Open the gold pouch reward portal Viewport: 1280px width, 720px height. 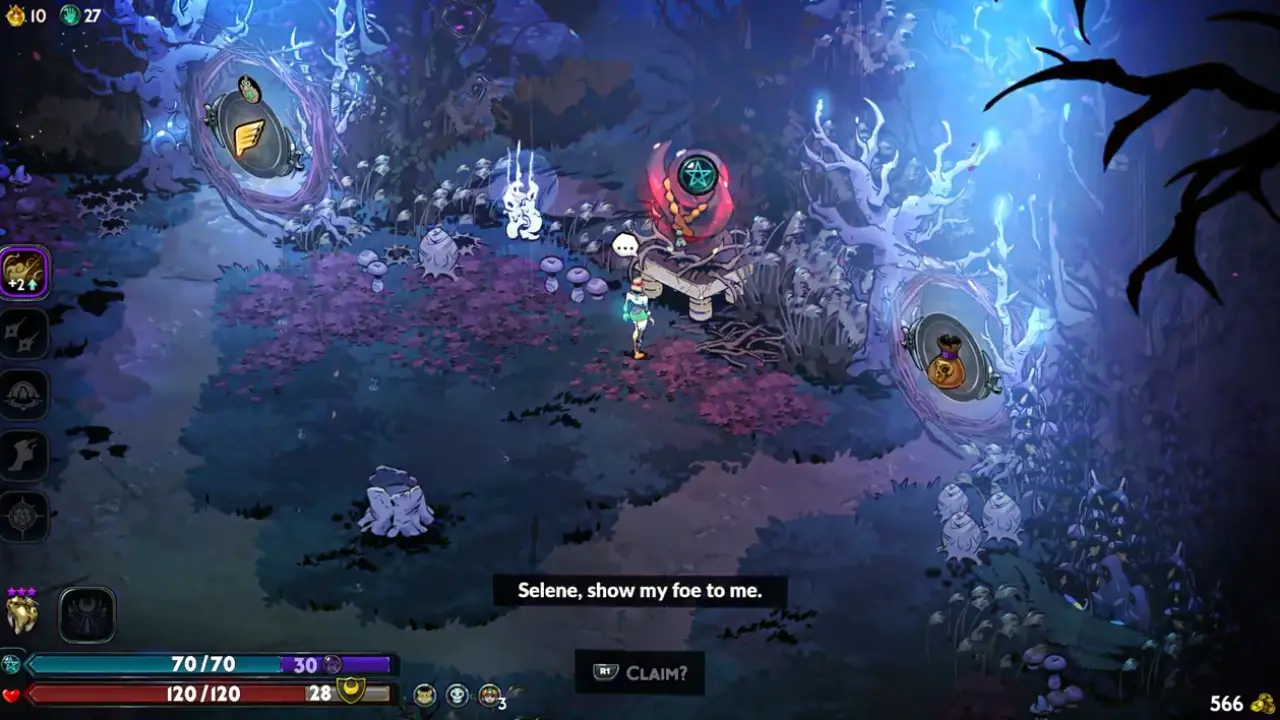point(948,363)
